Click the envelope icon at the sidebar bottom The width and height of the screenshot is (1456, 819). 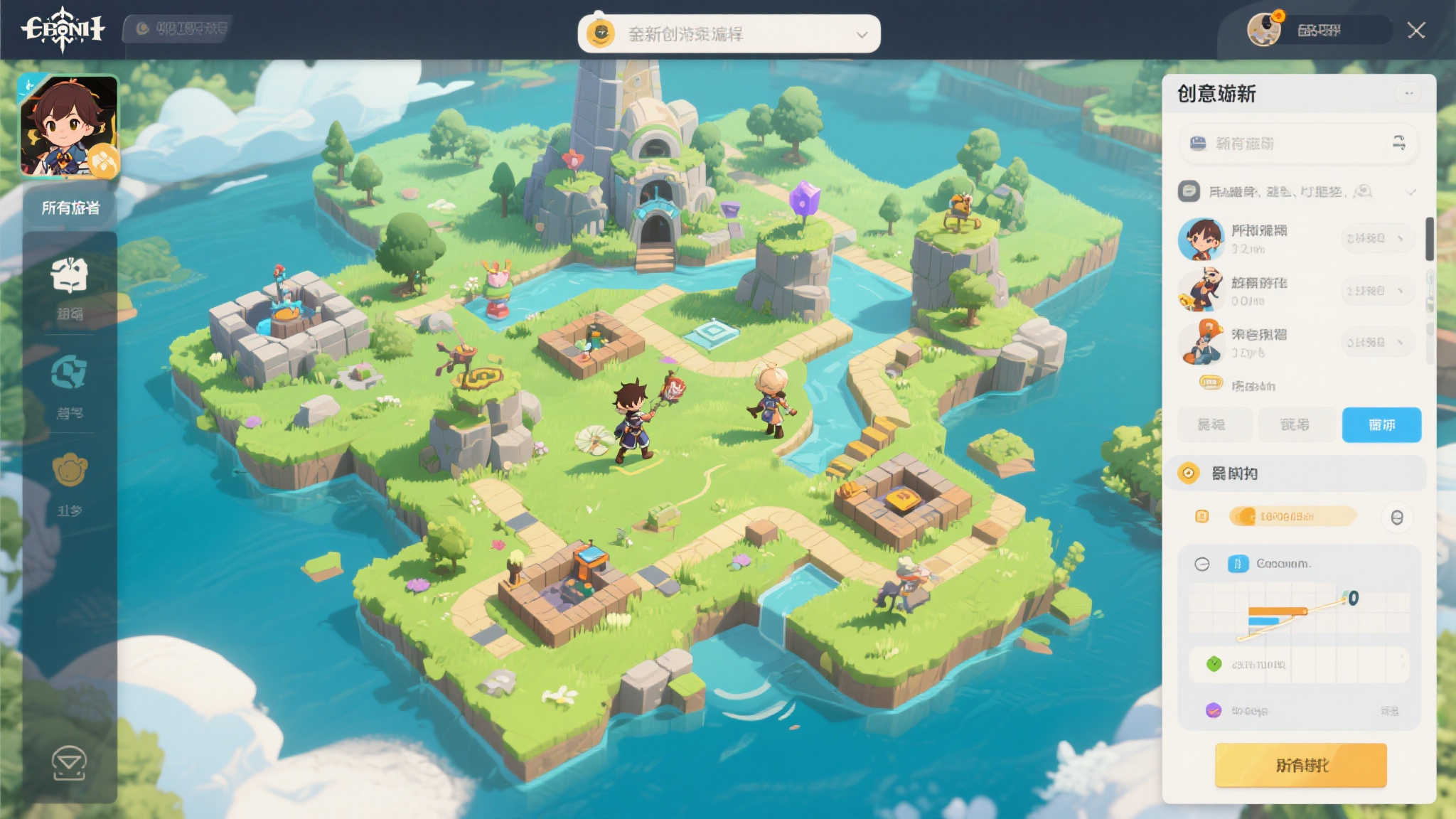(x=69, y=763)
